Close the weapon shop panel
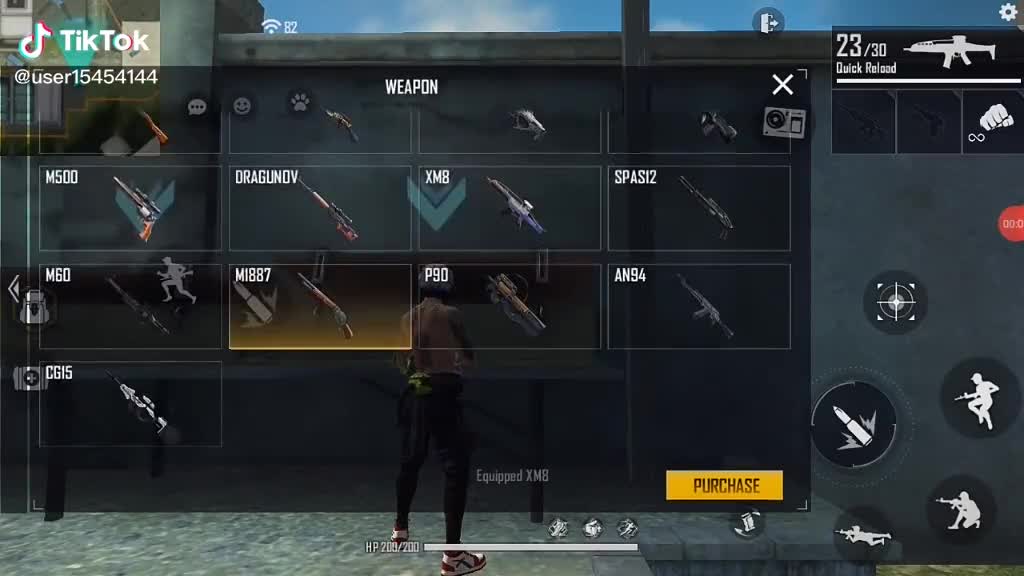This screenshot has height=576, width=1024. point(782,85)
